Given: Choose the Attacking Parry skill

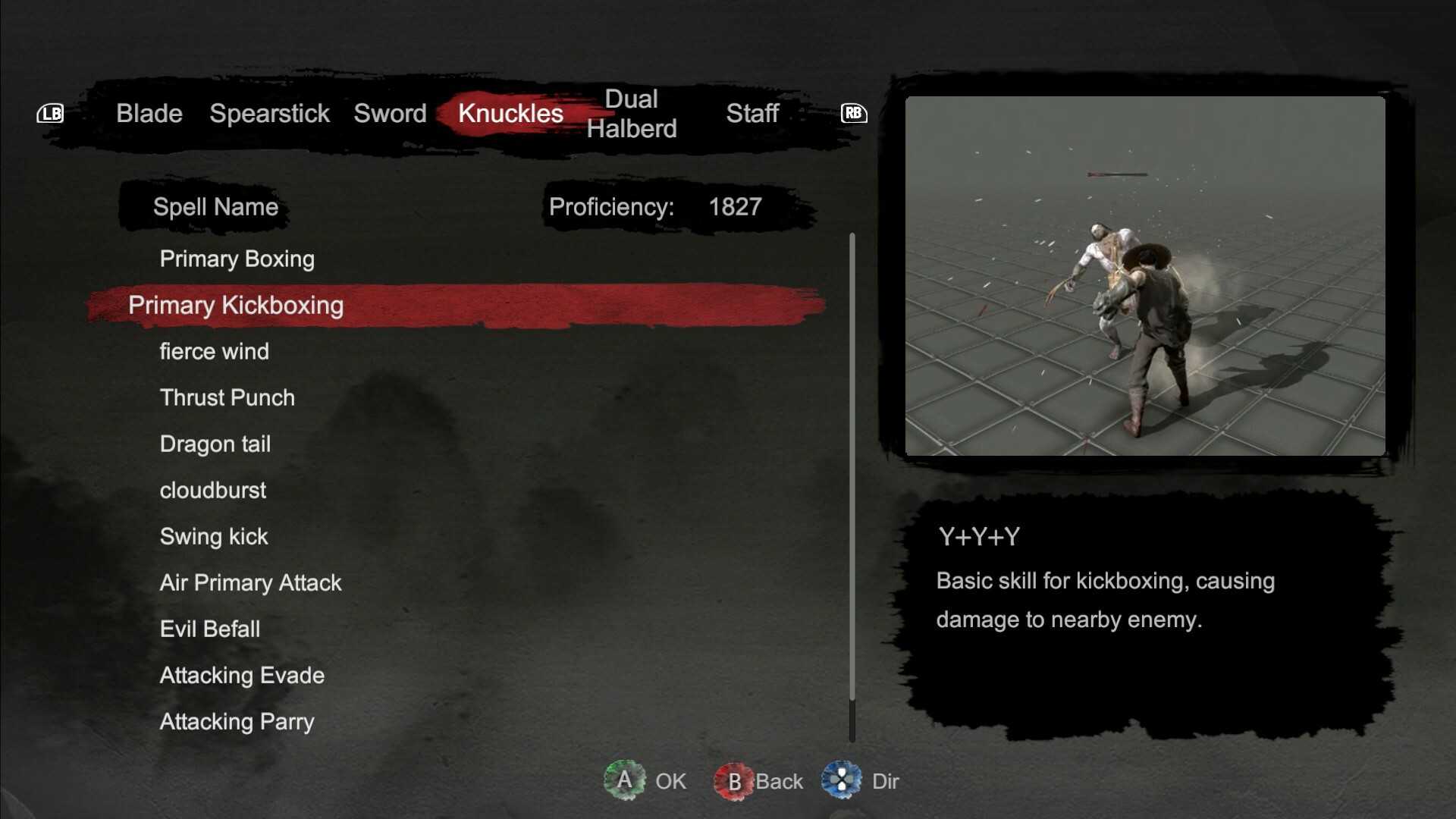Looking at the screenshot, I should click(237, 722).
